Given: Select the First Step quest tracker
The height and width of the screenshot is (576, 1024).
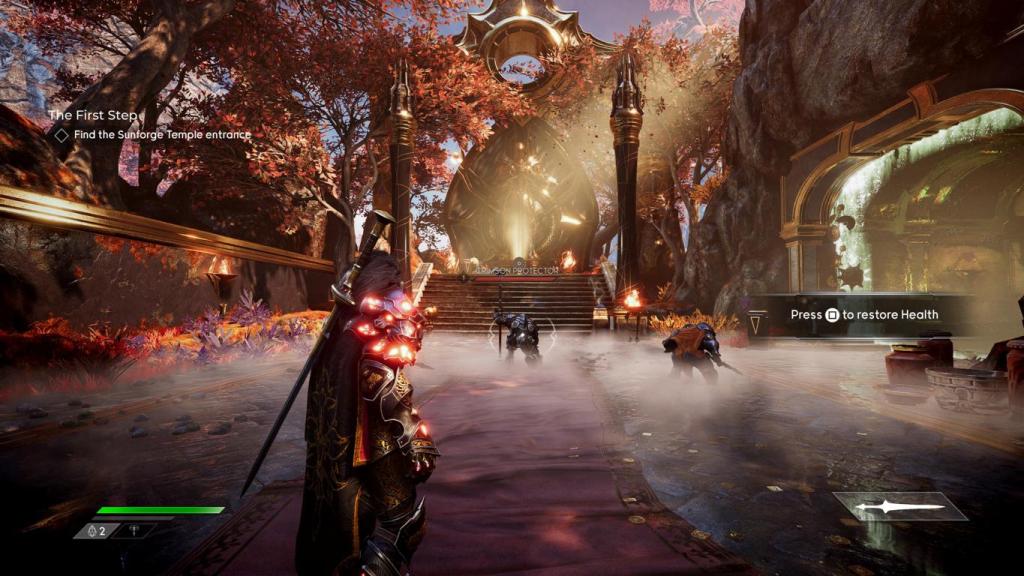Looking at the screenshot, I should 94,115.
